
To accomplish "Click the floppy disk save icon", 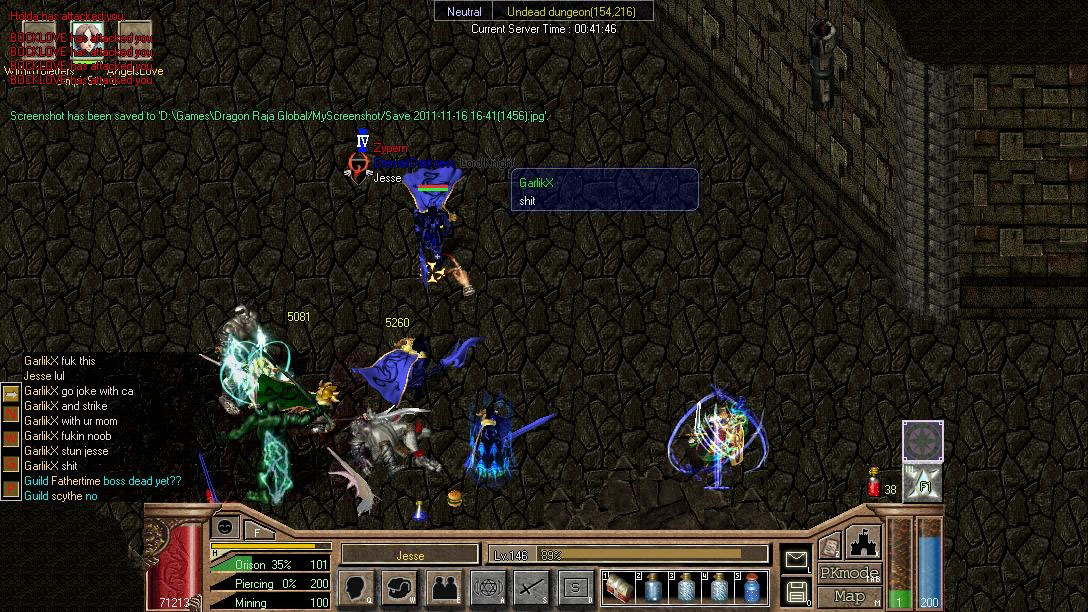I will click(797, 591).
